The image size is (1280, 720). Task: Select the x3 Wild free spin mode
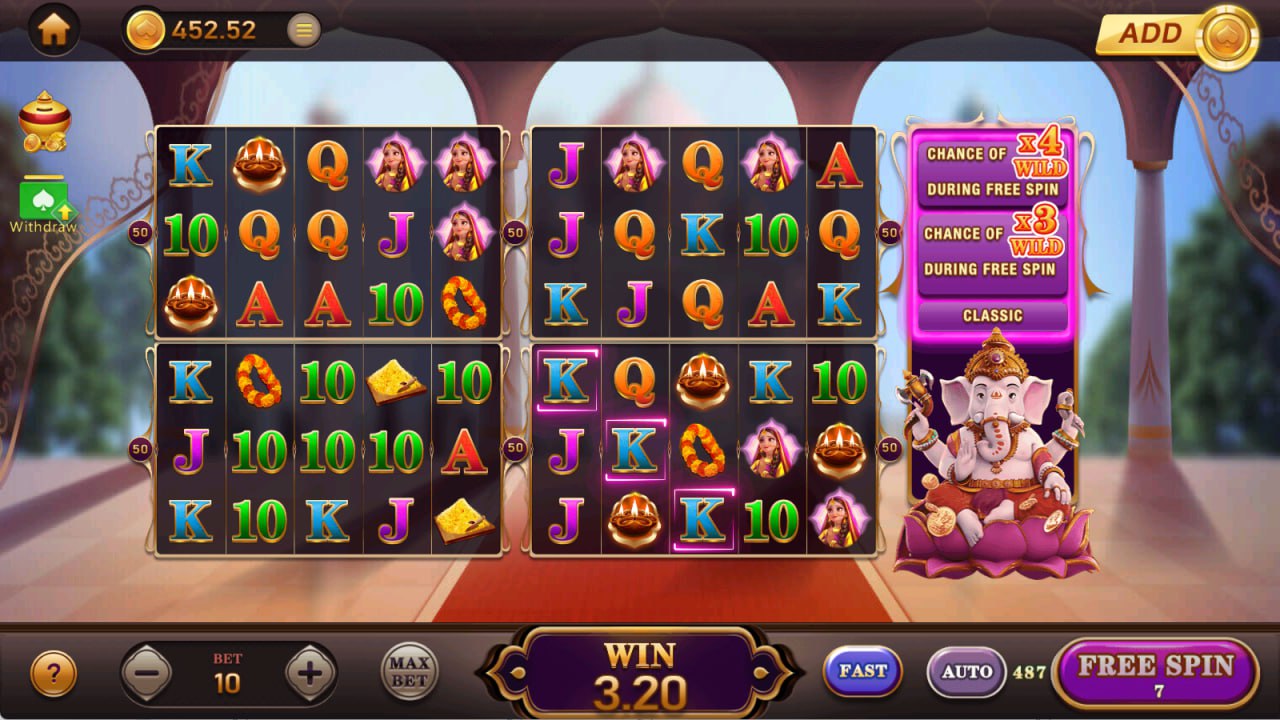pos(993,250)
